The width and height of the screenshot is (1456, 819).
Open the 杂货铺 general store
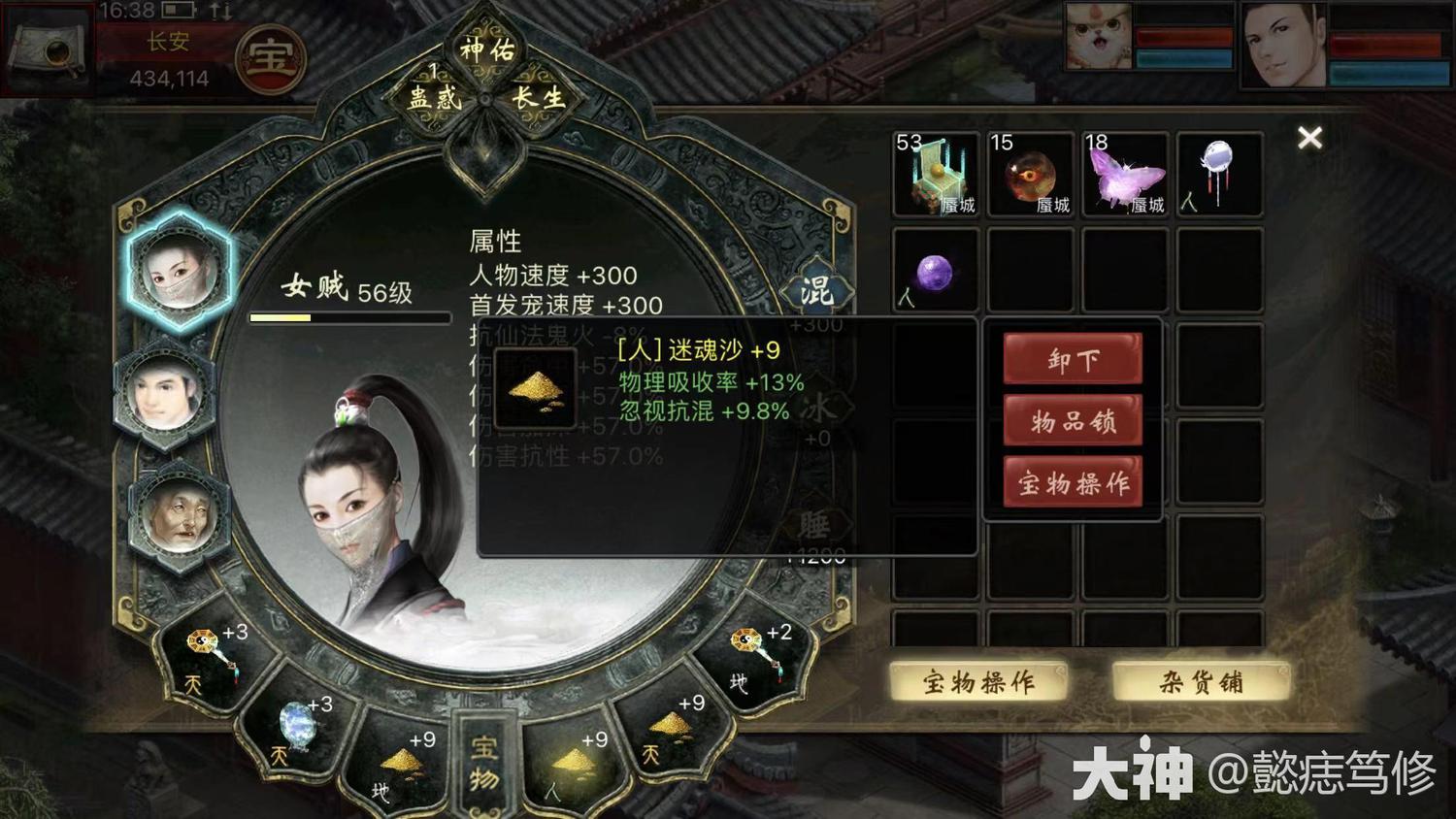[x=1201, y=682]
